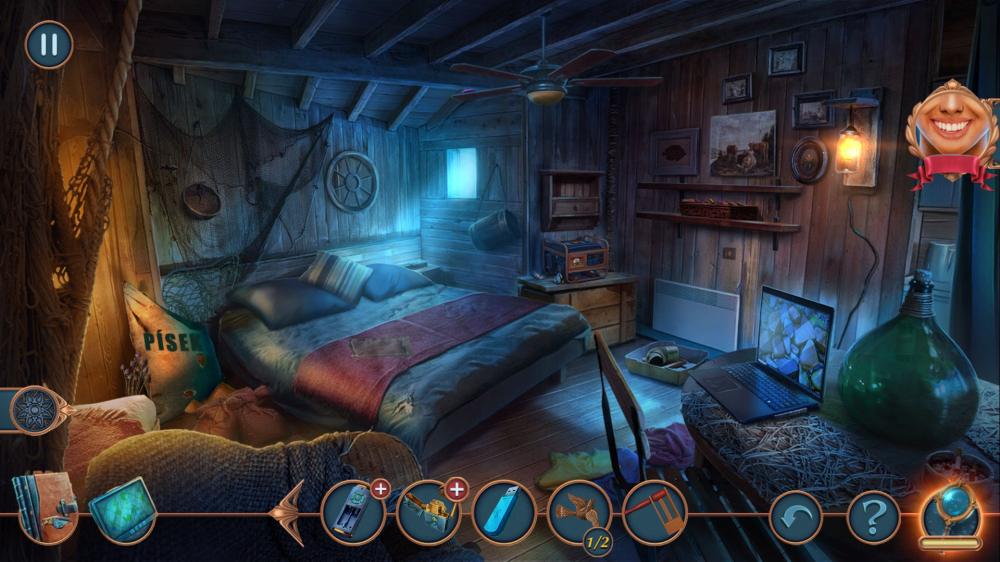Screen dimensions: 1000x562
Task: Open the round snowflake emblem side tab
Action: (36, 409)
